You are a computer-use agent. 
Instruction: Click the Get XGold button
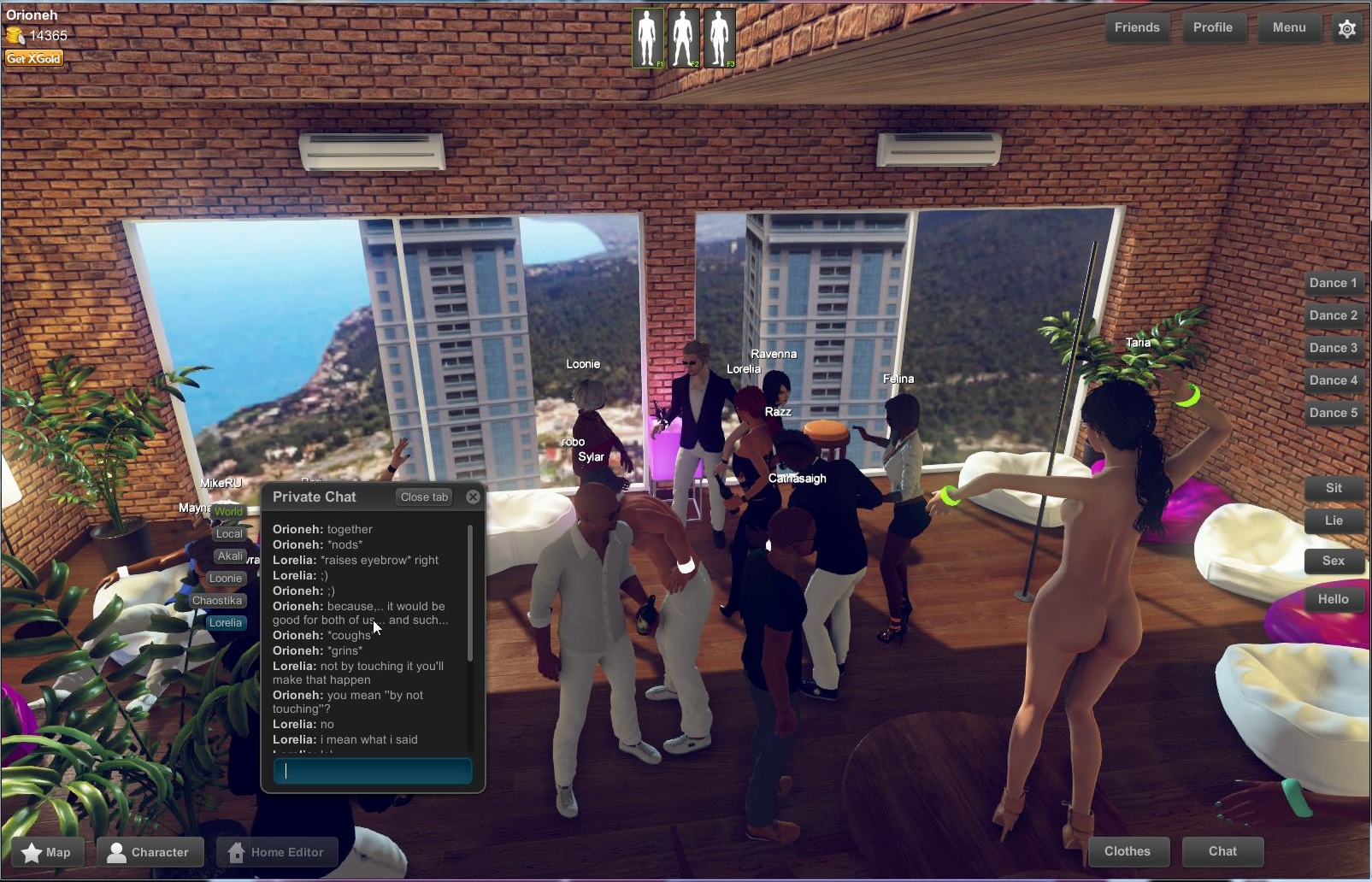(x=33, y=58)
